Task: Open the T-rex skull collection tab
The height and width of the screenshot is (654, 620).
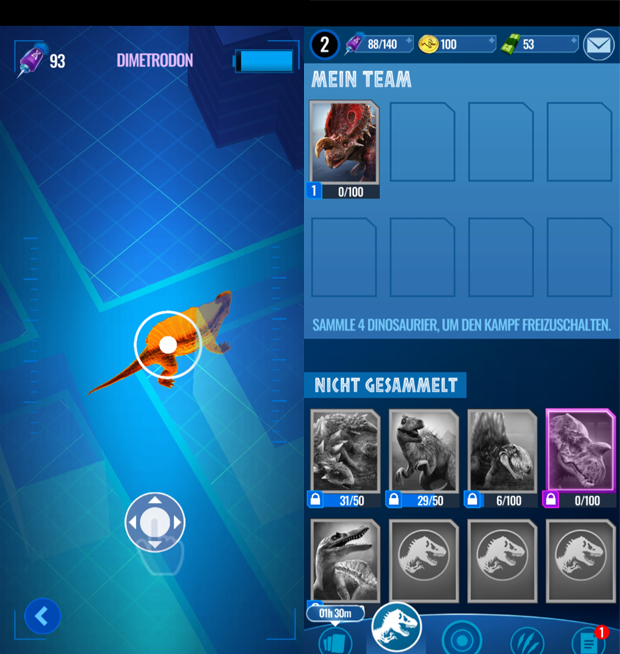Action: 397,628
